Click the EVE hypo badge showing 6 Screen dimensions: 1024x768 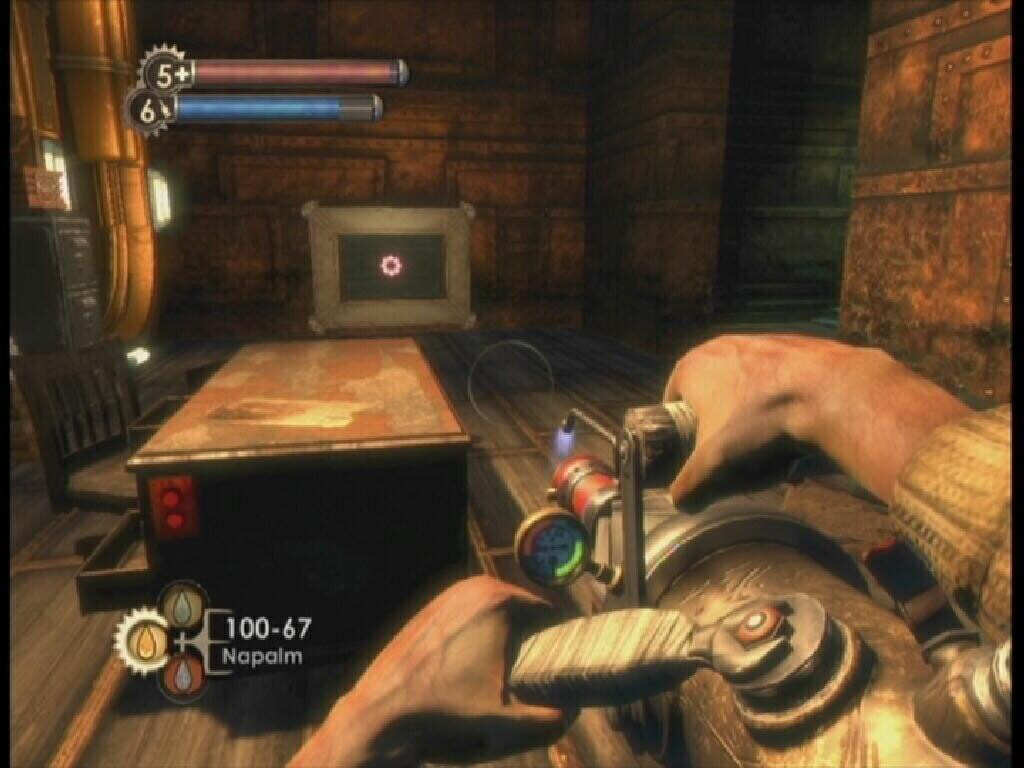149,112
